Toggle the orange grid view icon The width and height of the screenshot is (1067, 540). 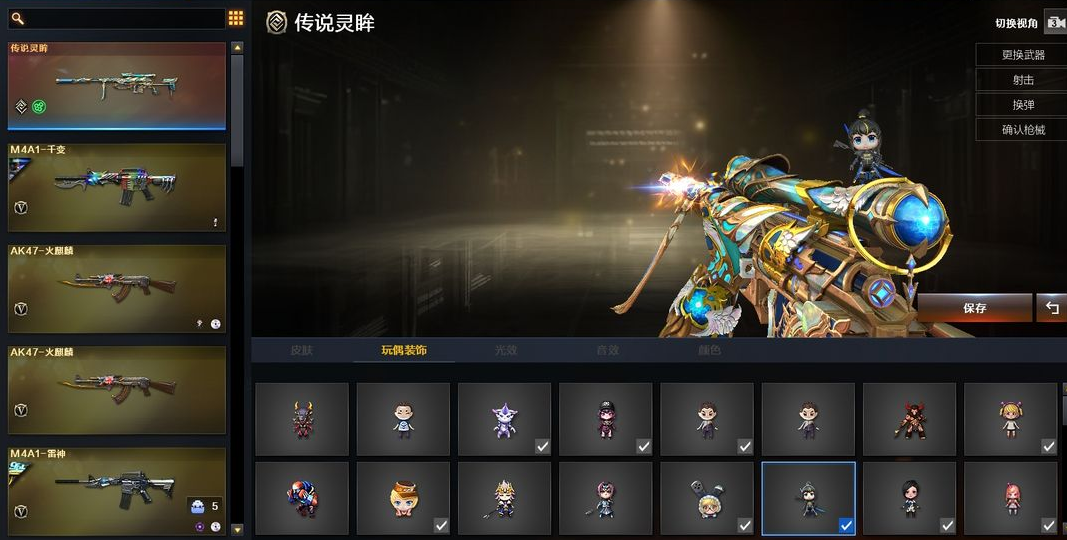click(x=236, y=18)
